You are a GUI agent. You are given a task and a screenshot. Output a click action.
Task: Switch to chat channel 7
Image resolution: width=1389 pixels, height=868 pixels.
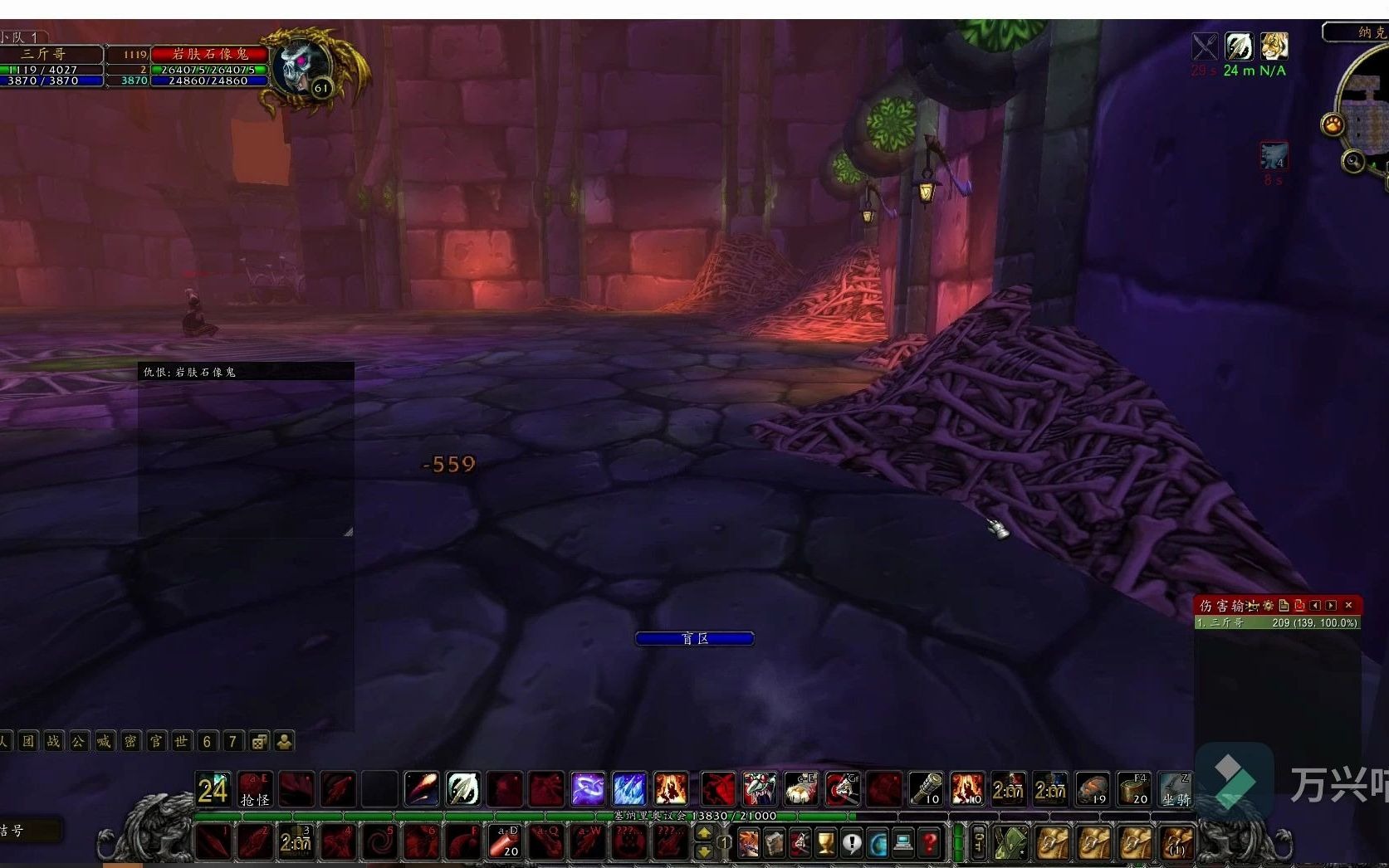click(x=232, y=741)
